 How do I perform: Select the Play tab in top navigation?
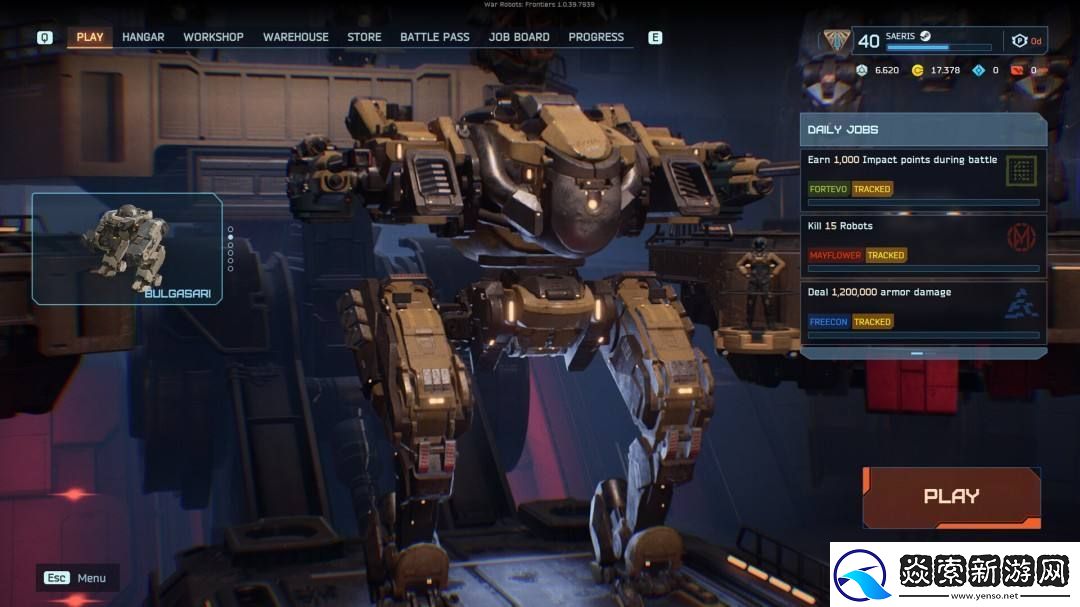[90, 37]
